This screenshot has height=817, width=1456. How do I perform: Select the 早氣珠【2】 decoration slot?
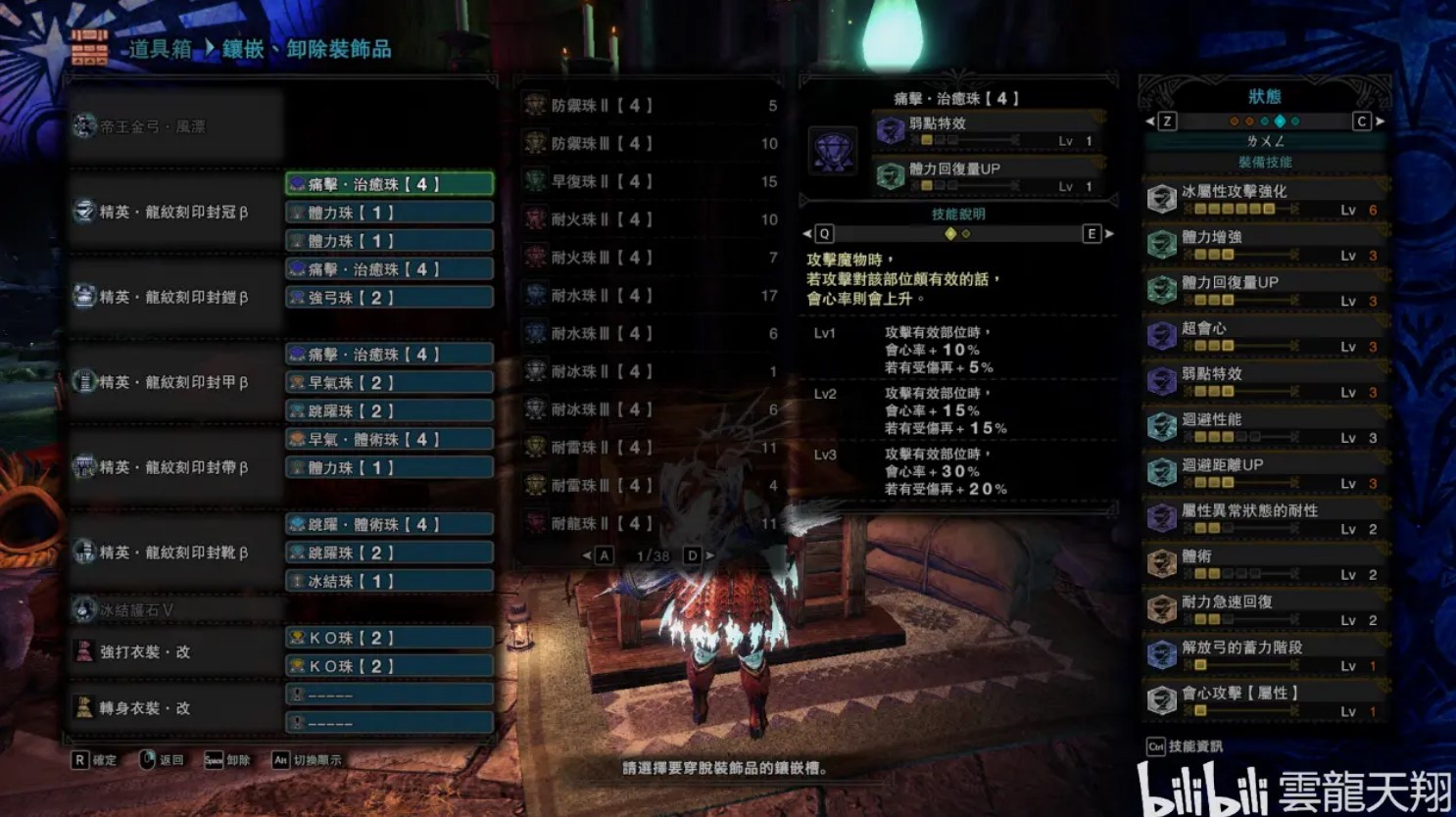pos(389,383)
